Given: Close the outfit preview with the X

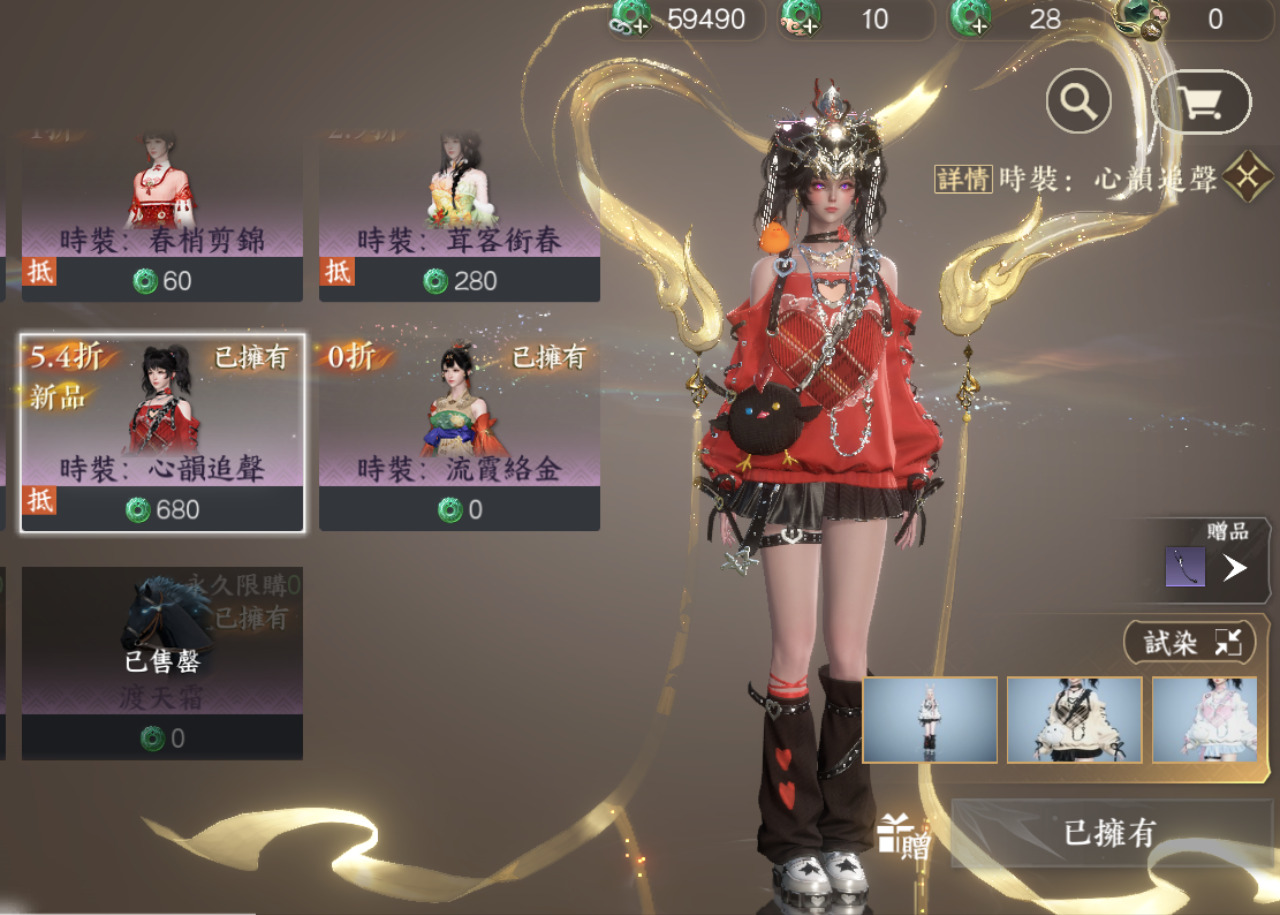Looking at the screenshot, I should click(1248, 177).
